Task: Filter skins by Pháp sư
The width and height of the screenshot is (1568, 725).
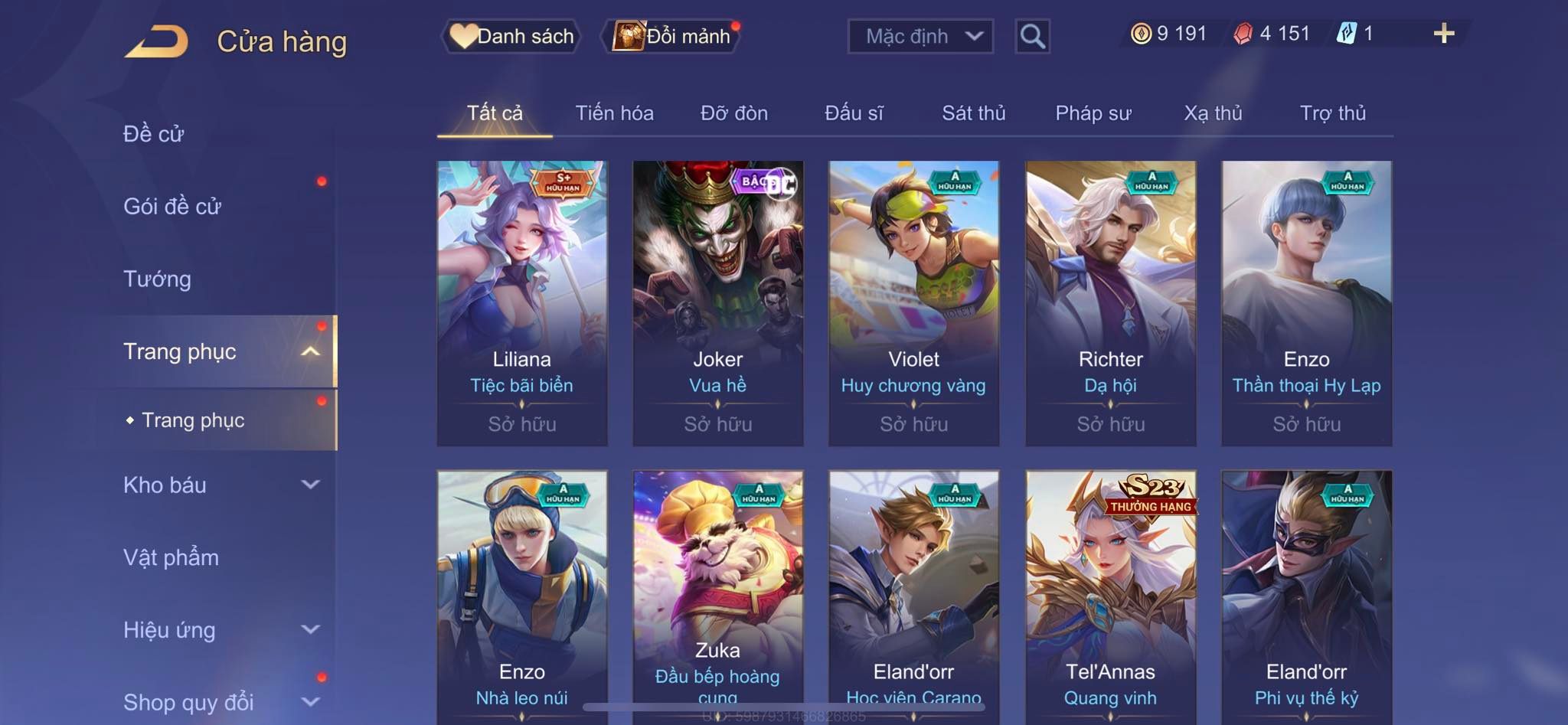Action: (x=1093, y=113)
